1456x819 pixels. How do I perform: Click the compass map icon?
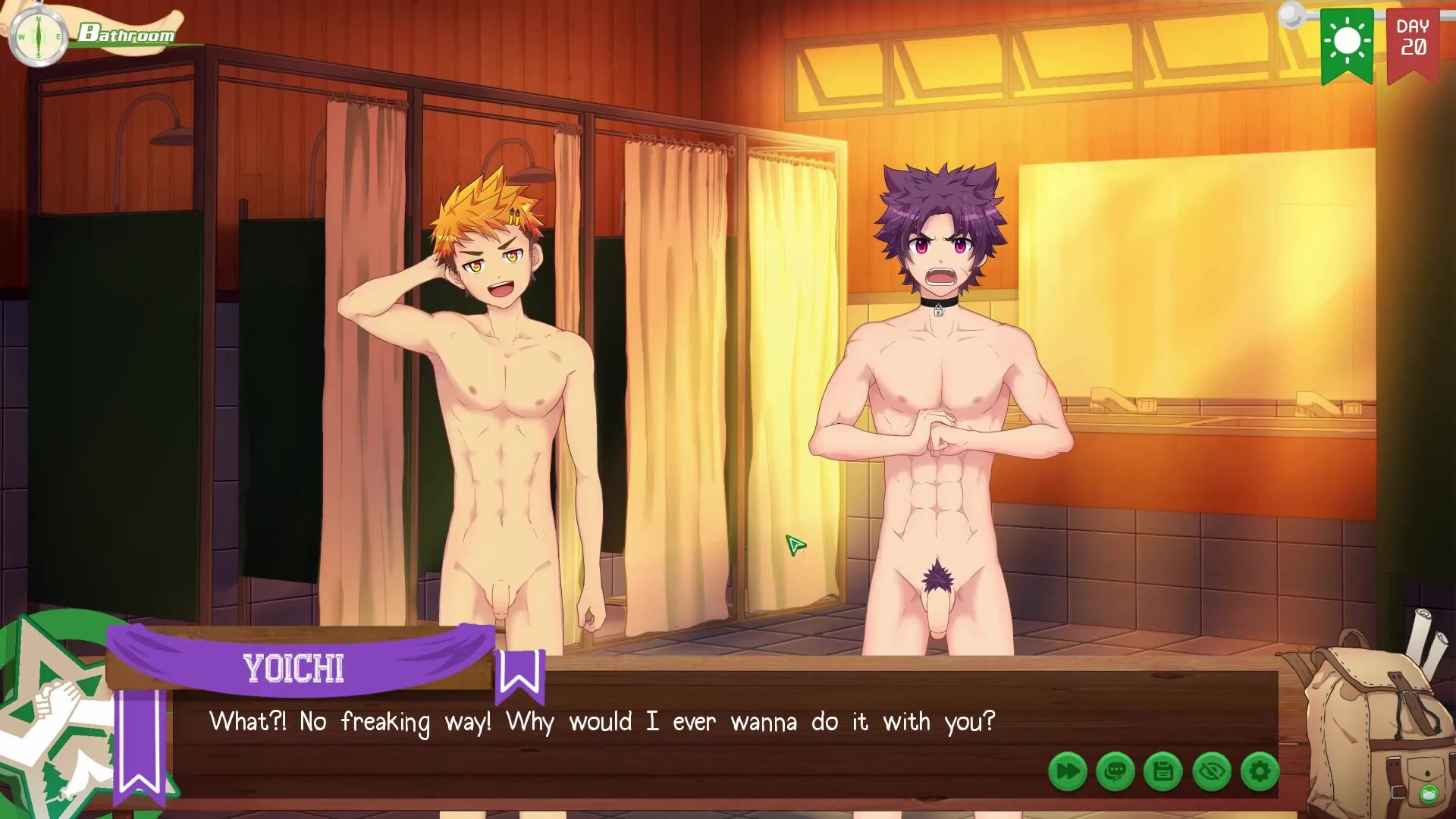(38, 36)
